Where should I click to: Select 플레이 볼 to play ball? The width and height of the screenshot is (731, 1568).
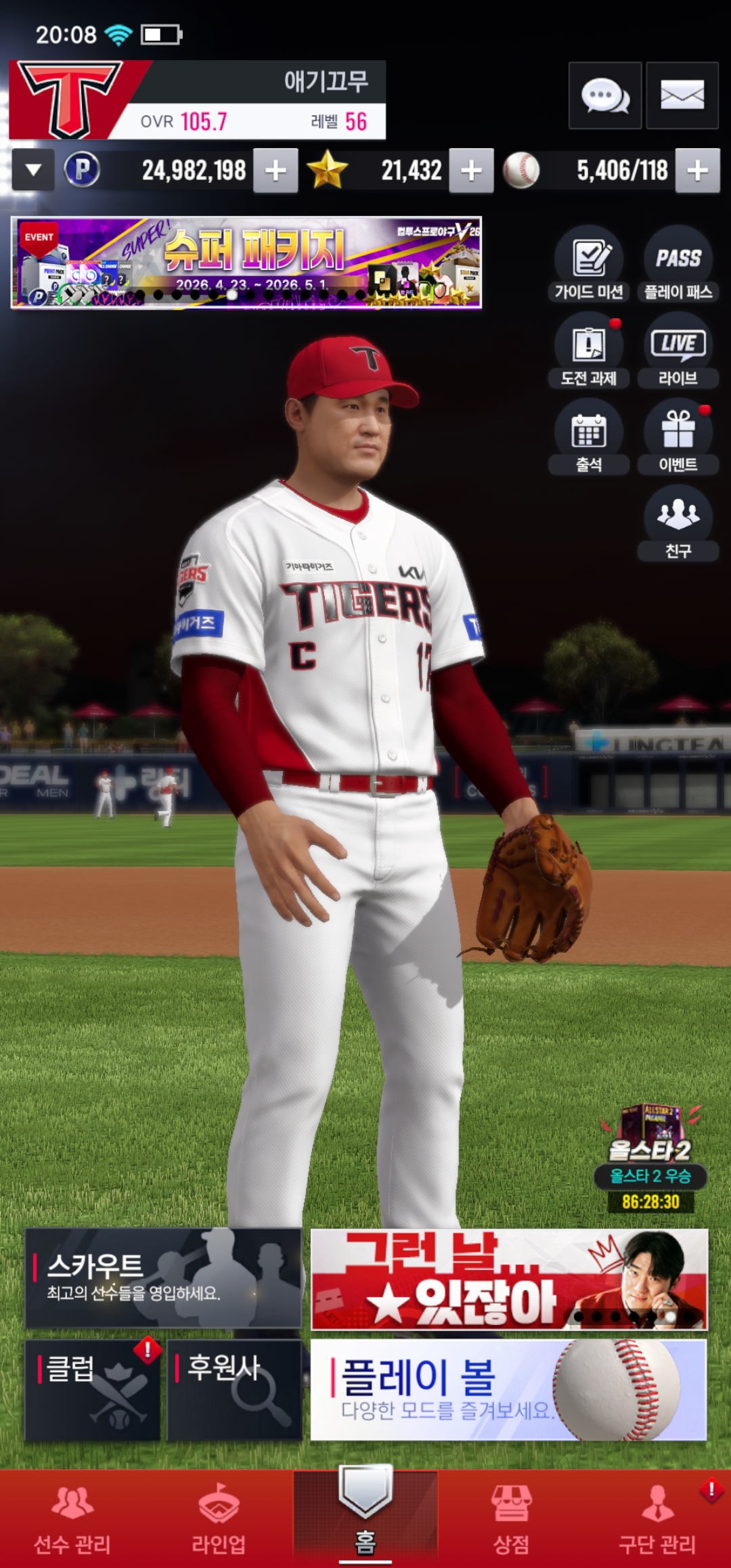[x=508, y=1389]
